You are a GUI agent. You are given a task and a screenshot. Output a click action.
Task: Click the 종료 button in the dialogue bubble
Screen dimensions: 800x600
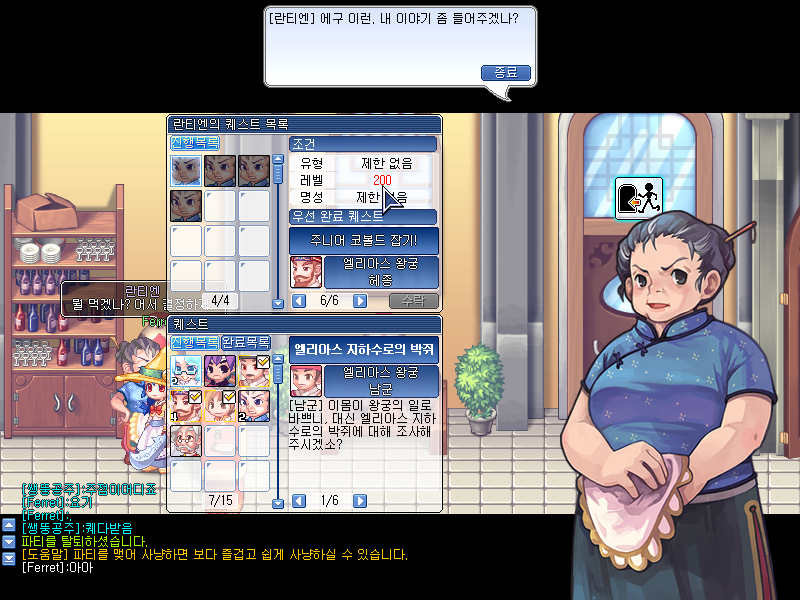pos(506,73)
